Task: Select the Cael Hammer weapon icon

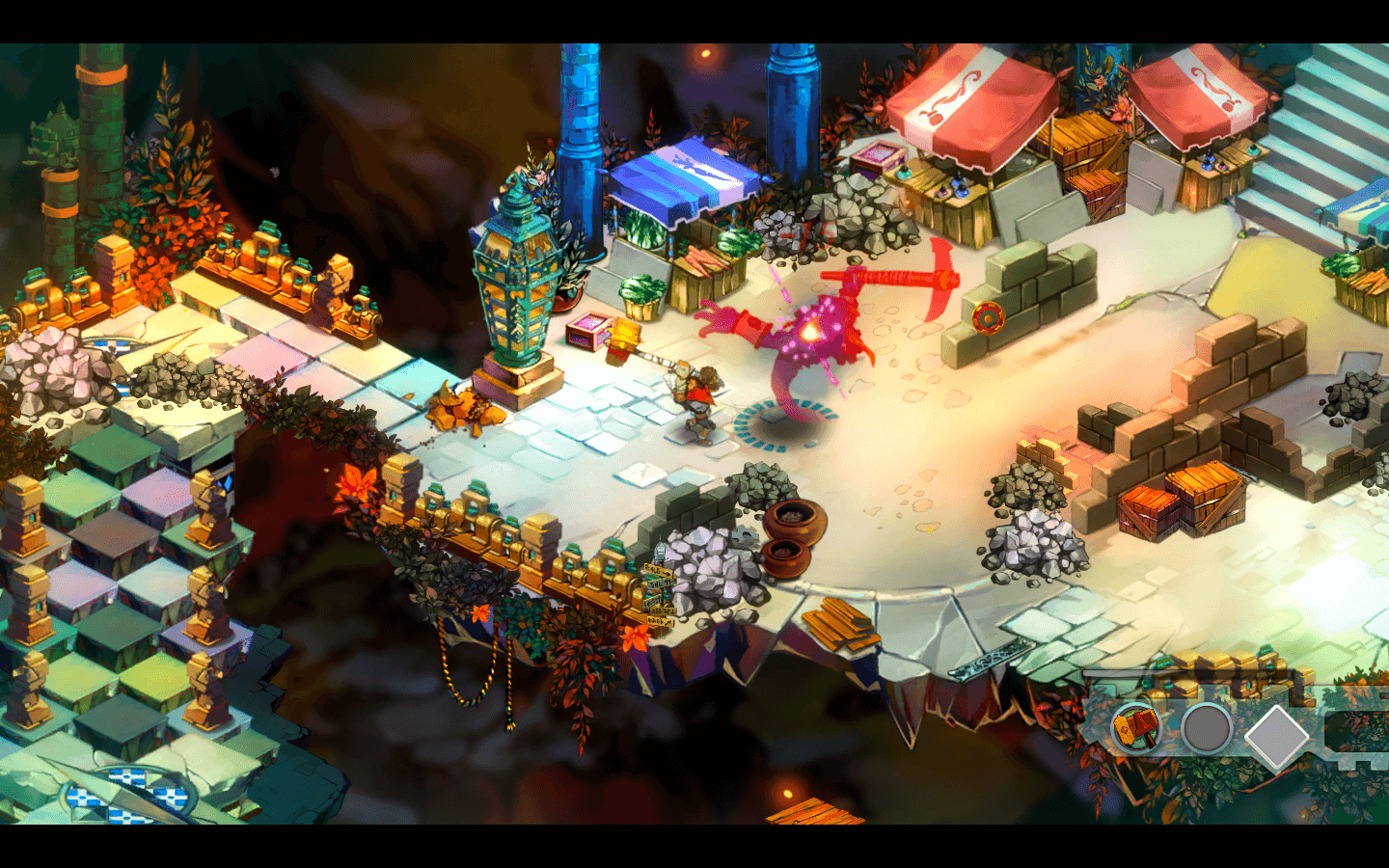Action: click(x=1136, y=727)
